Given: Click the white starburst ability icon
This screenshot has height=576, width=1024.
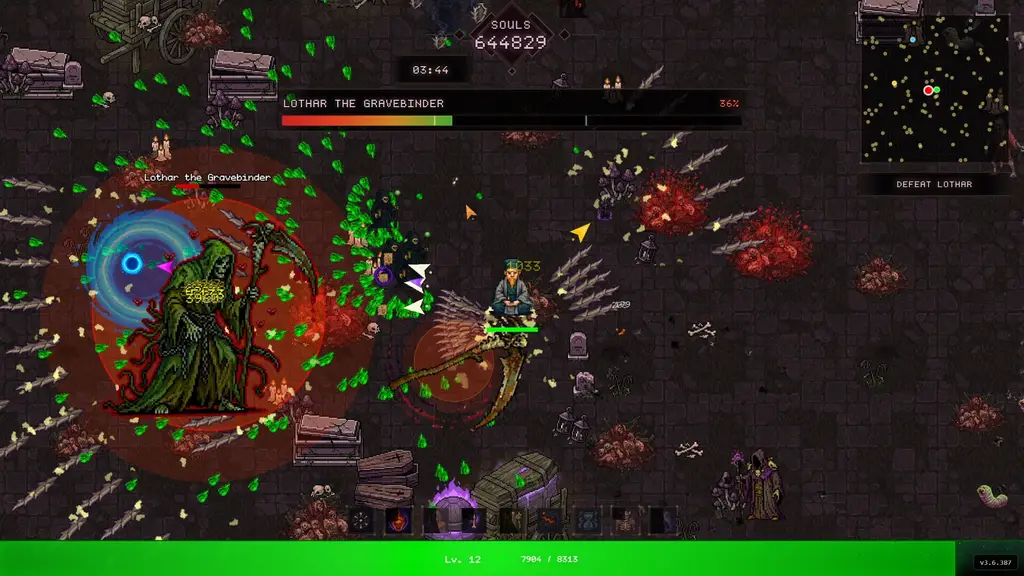Looking at the screenshot, I should (360, 521).
